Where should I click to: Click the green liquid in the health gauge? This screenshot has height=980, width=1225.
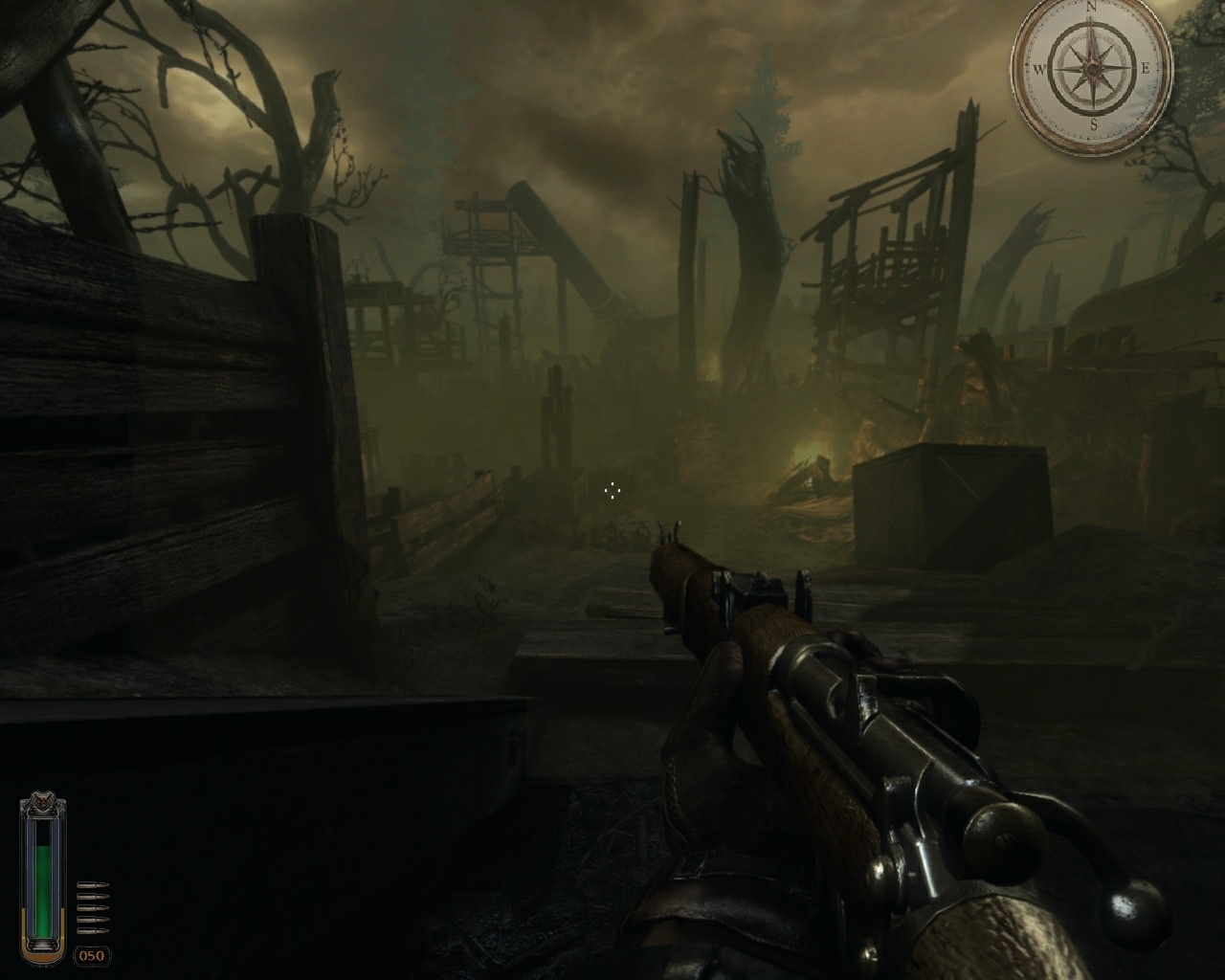[42, 890]
